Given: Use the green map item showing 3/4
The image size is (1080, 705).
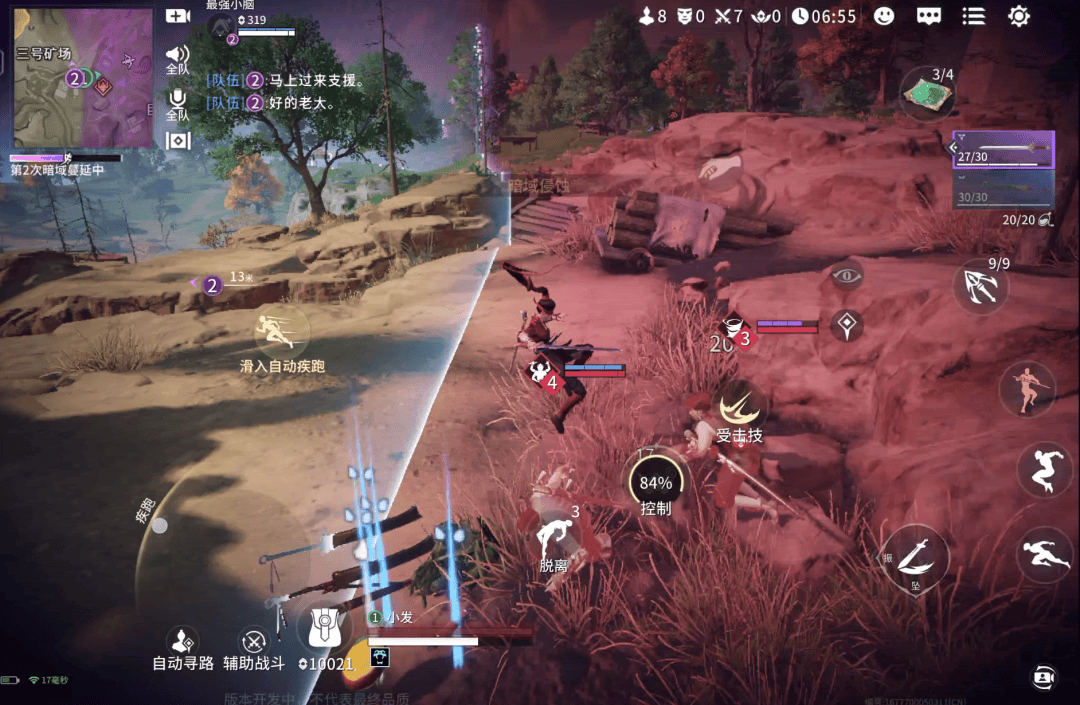Looking at the screenshot, I should click(928, 93).
